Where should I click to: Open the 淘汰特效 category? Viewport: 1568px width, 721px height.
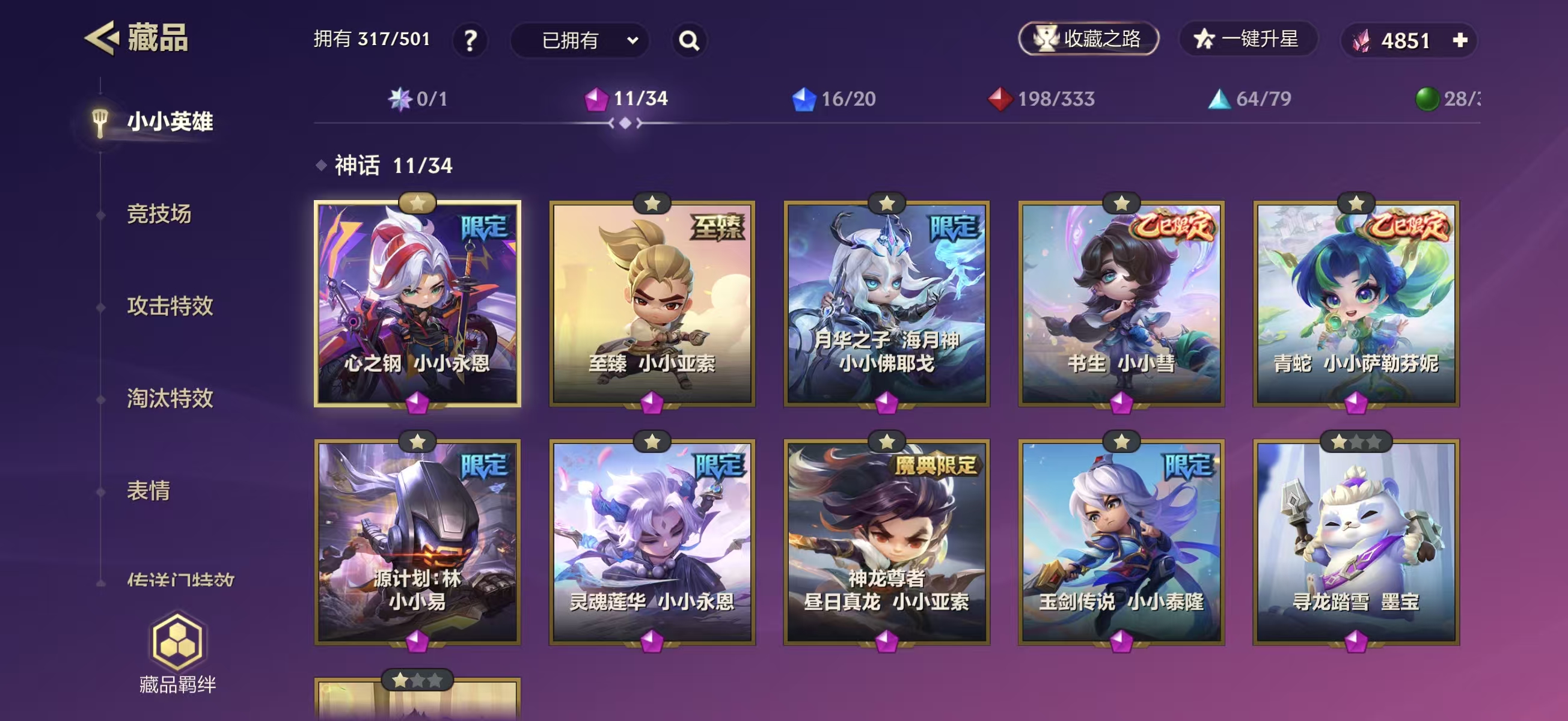[x=170, y=398]
